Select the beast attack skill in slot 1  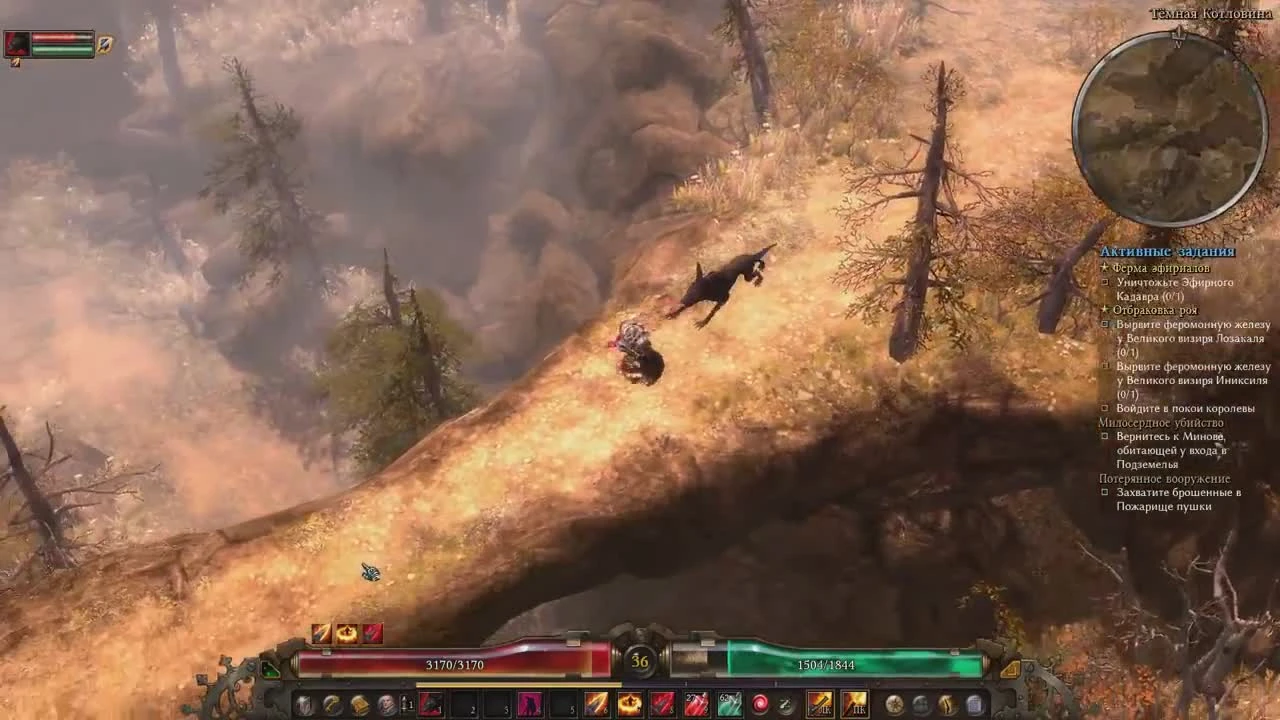[x=430, y=704]
